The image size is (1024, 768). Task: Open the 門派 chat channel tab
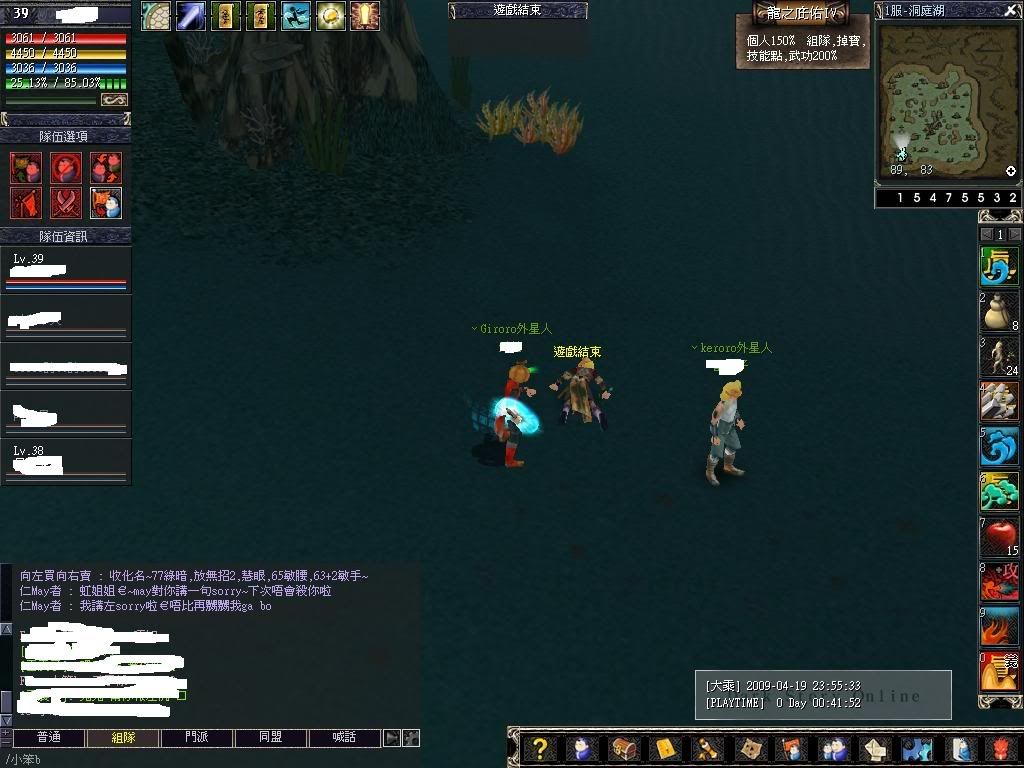pos(197,738)
